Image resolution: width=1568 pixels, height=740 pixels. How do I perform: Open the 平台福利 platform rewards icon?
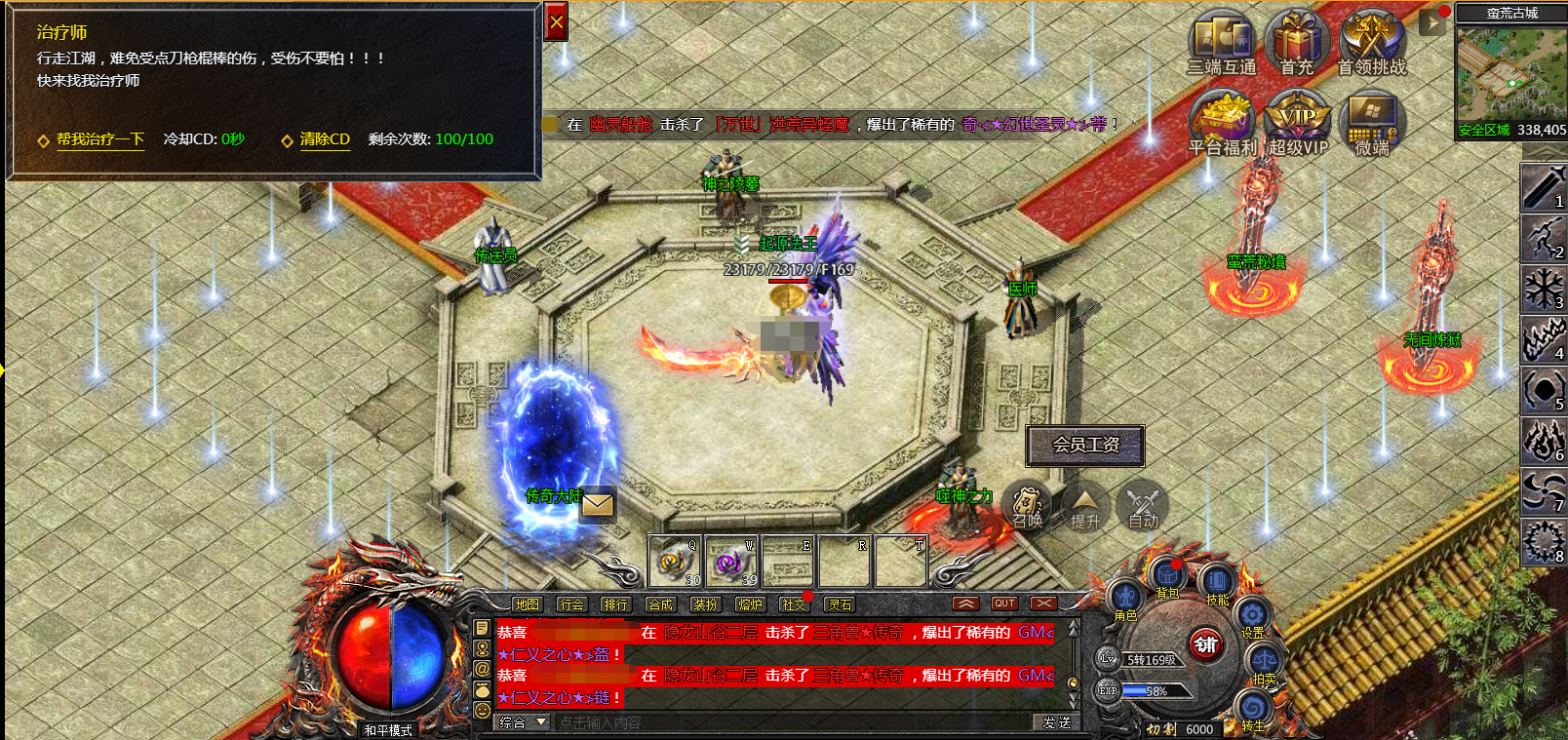click(x=1222, y=120)
